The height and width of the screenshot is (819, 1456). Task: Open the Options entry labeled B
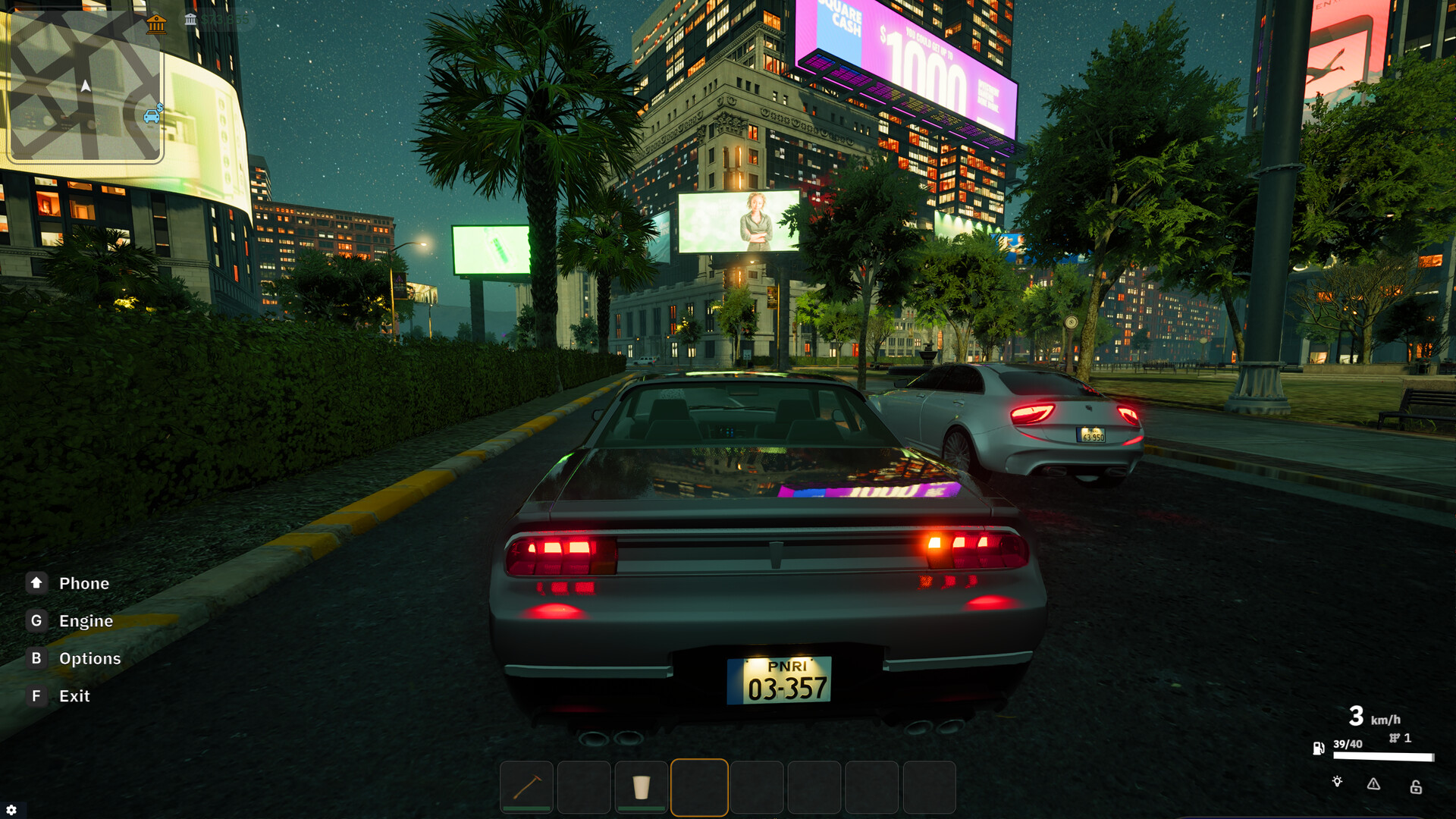89,658
